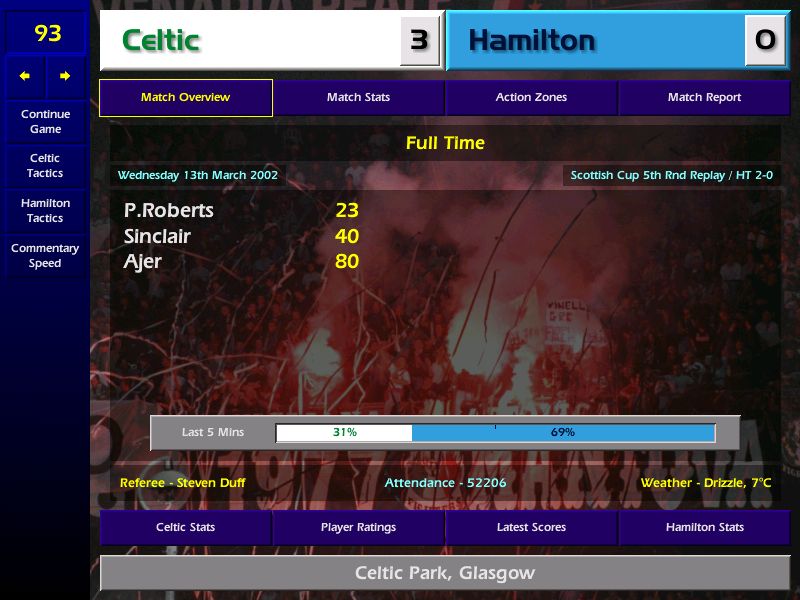Click the right arrow navigation button
The image size is (800, 600).
point(65,76)
